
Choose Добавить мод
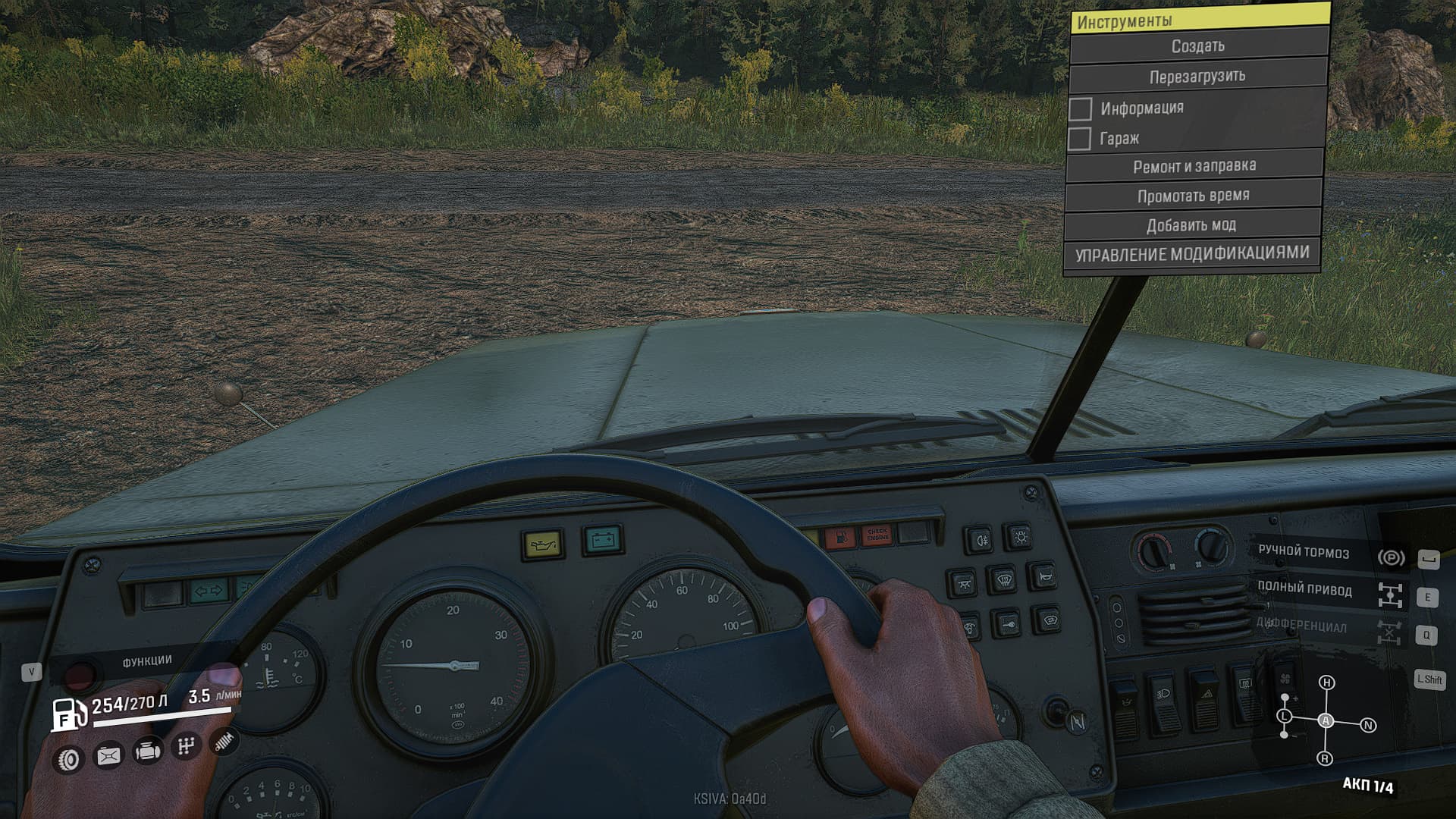tap(1191, 225)
